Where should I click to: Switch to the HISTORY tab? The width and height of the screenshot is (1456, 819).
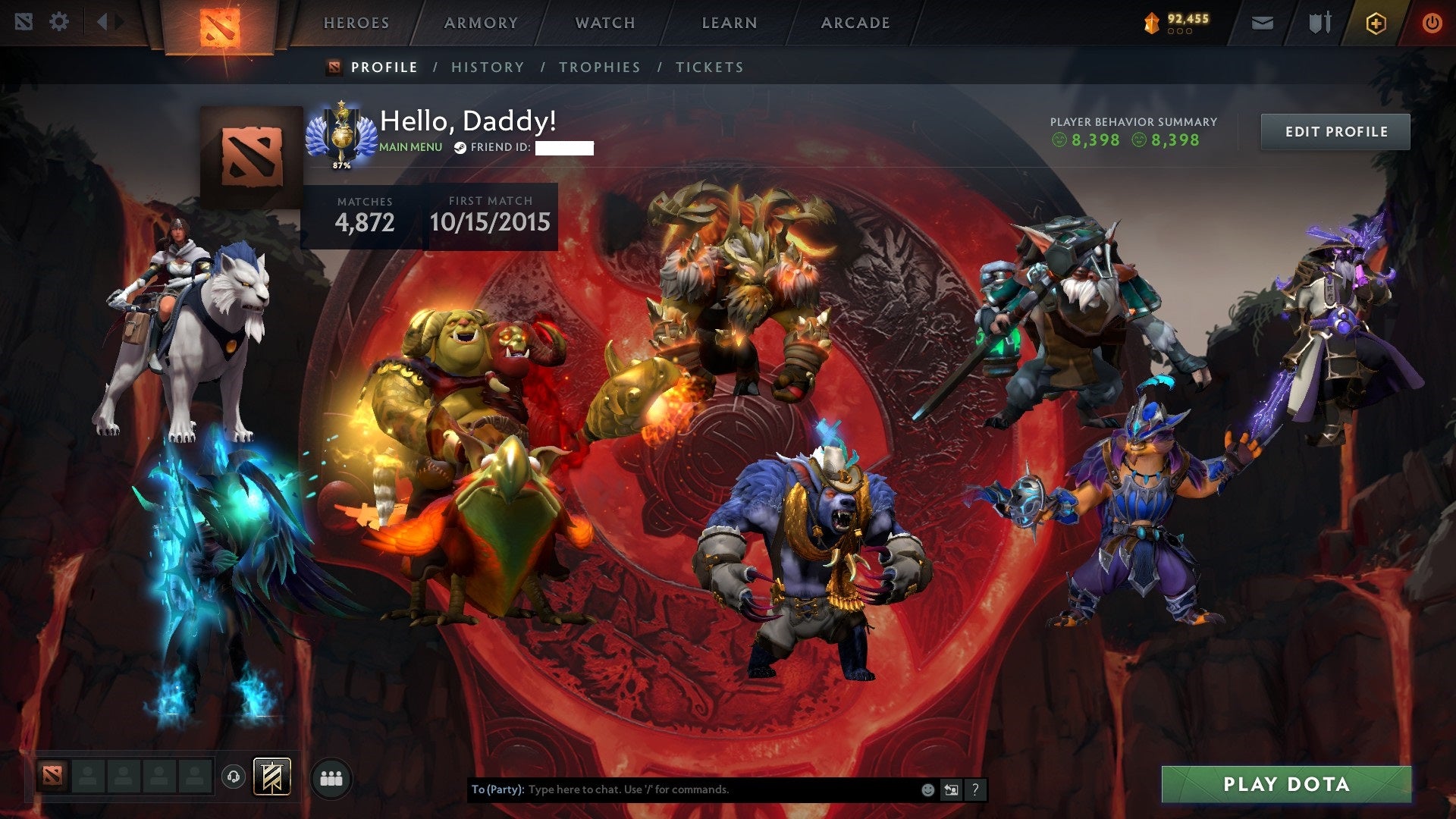point(487,67)
